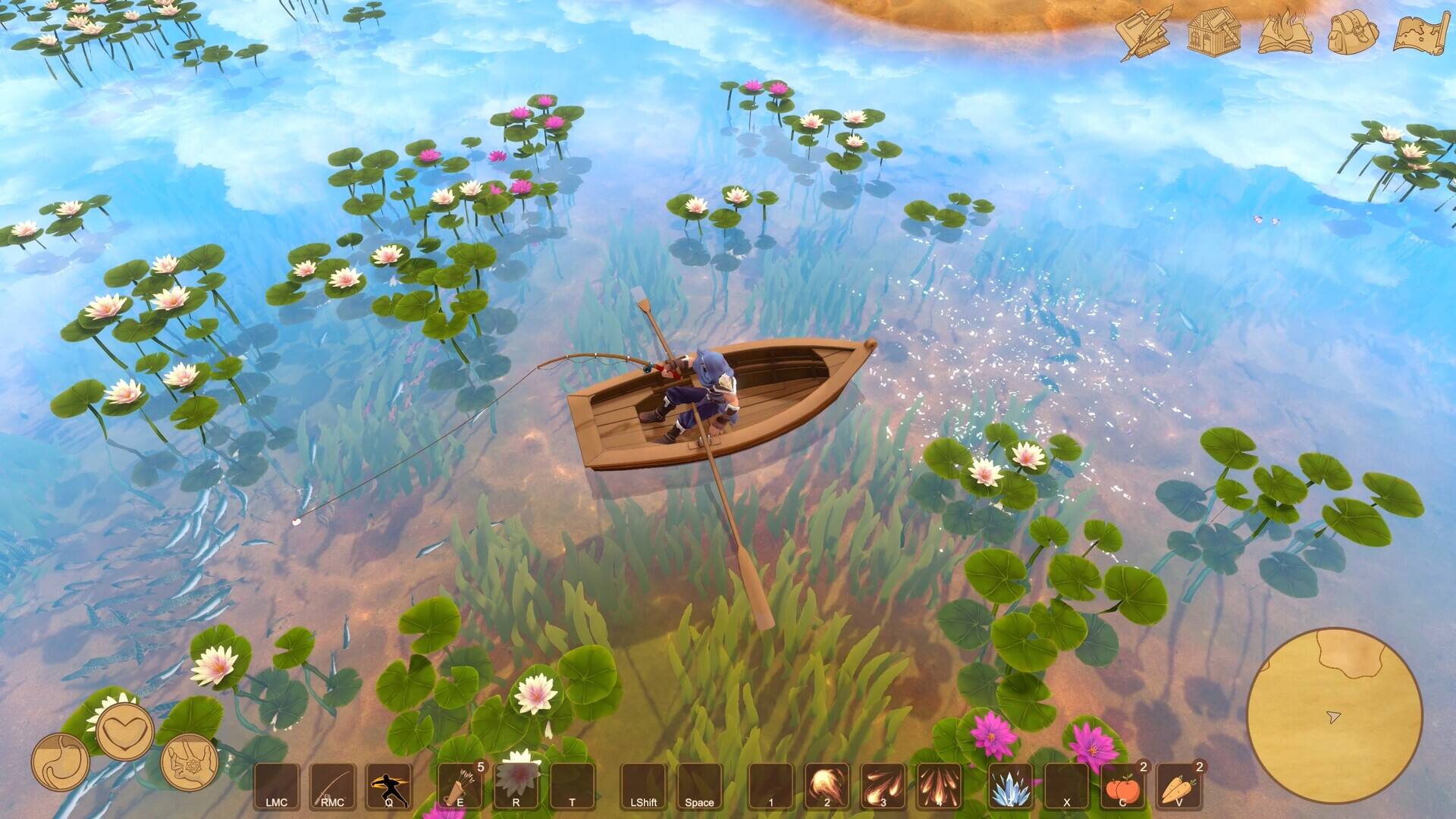The image size is (1456, 819).
Task: Cast the triple fireball spell
Action: coord(883,787)
